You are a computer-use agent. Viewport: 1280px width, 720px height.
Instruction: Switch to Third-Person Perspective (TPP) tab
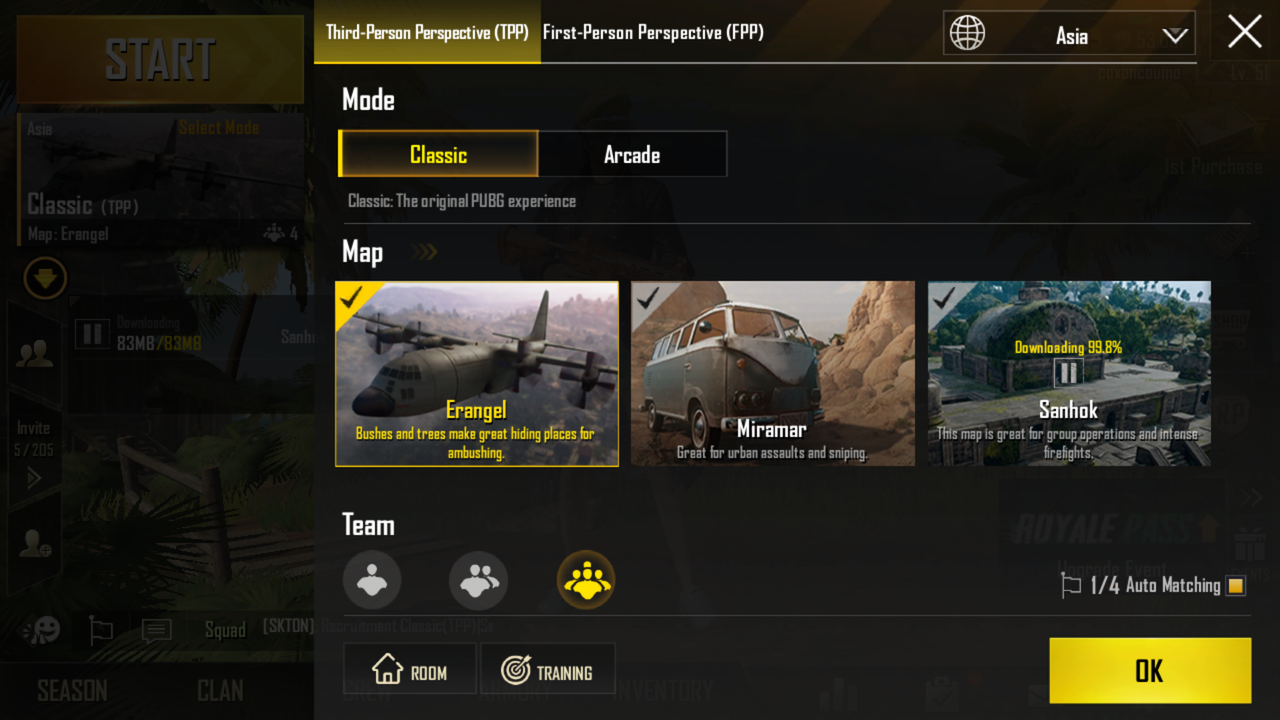pyautogui.click(x=427, y=33)
